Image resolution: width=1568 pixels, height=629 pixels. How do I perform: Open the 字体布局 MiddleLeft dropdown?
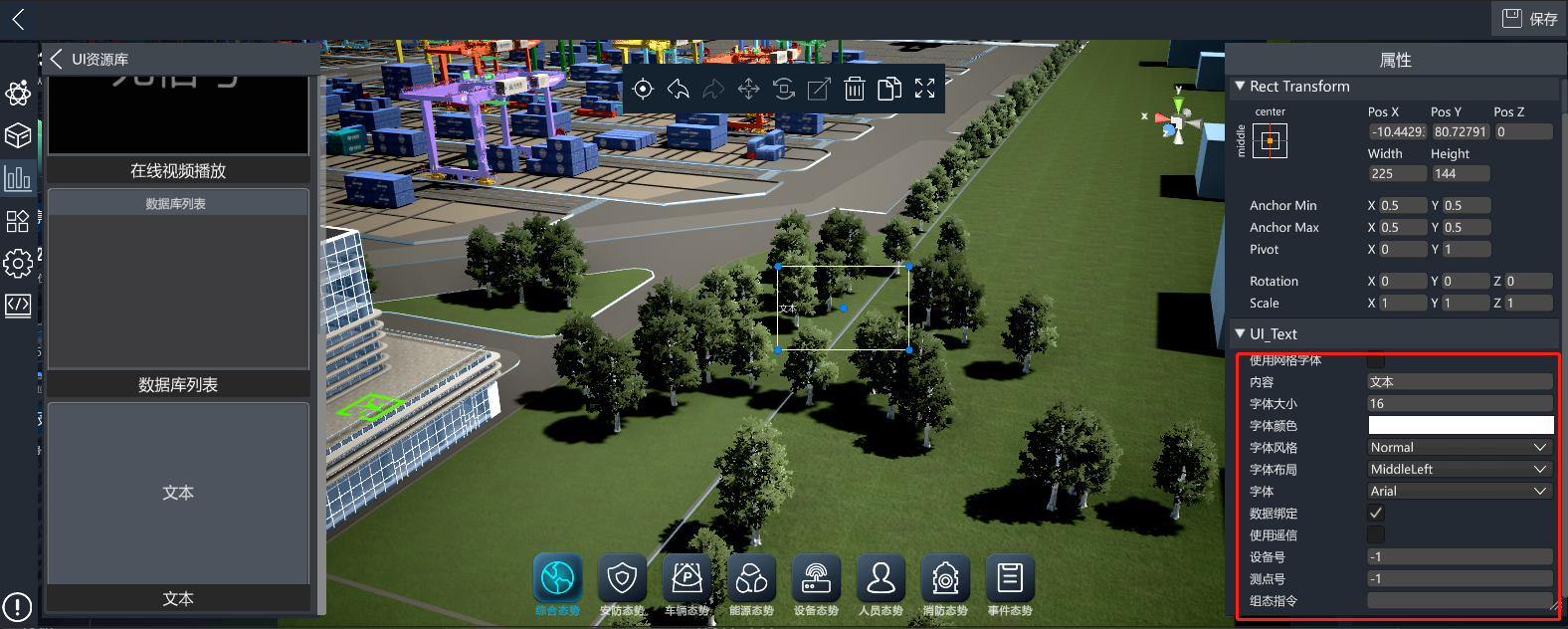[x=1460, y=469]
